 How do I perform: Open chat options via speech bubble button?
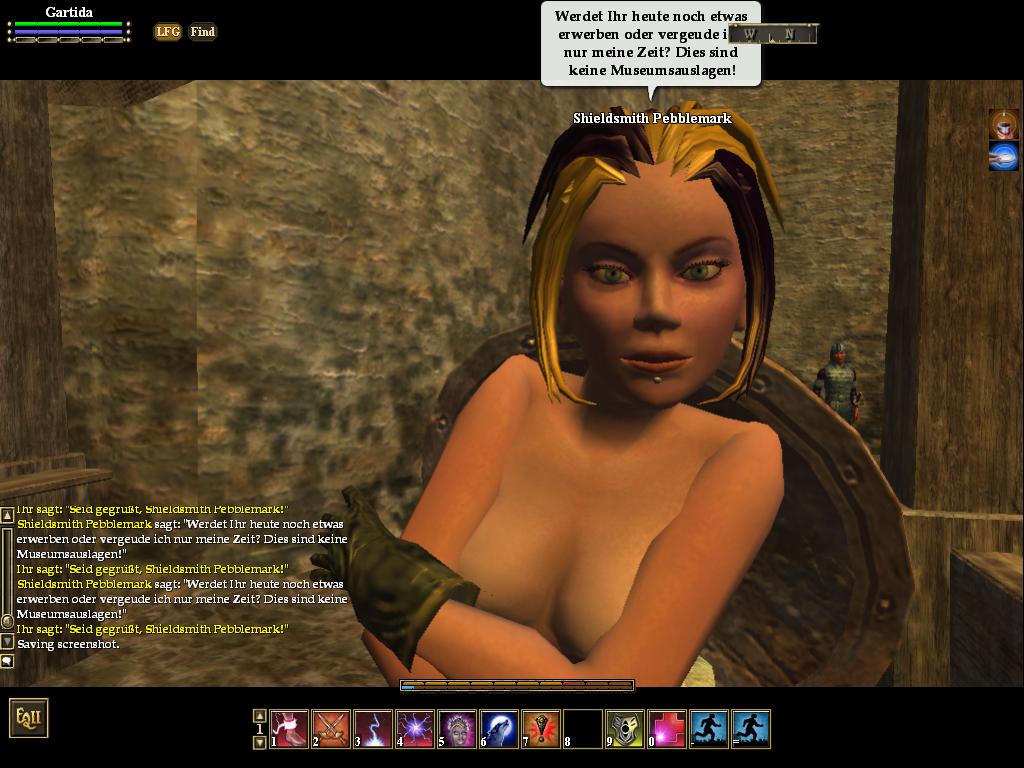click(7, 661)
